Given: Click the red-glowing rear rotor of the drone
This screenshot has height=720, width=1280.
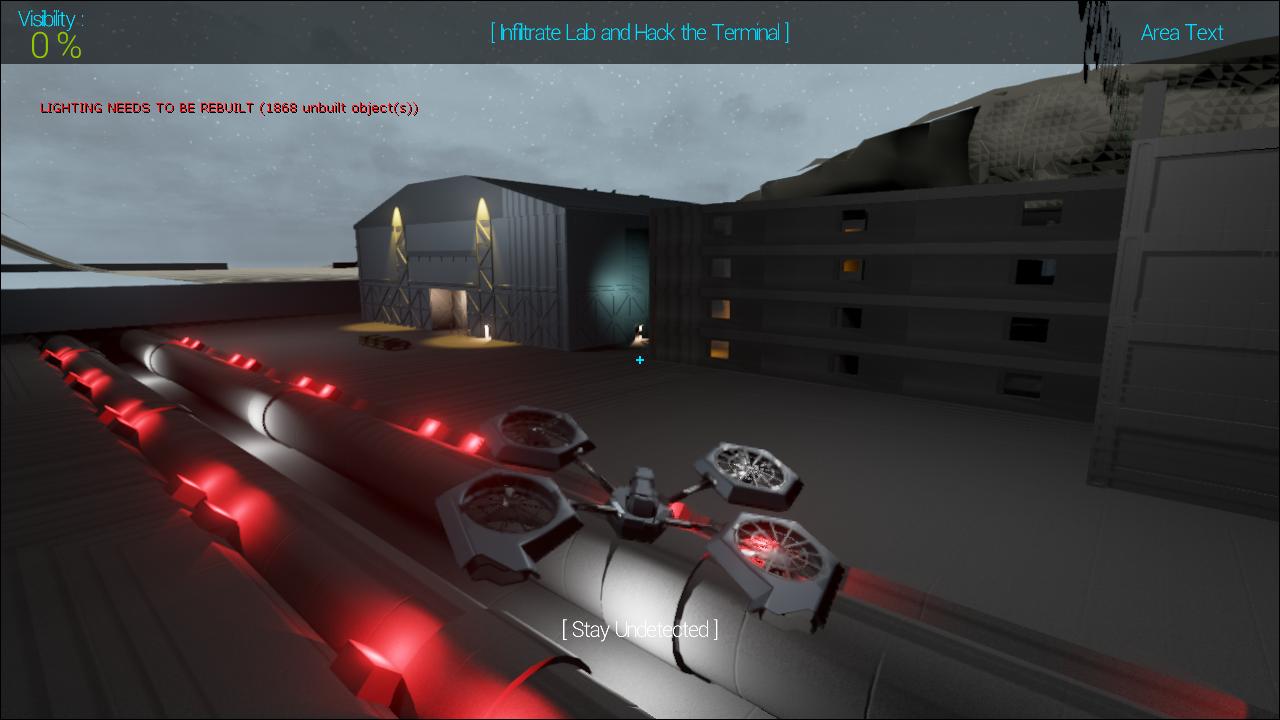Looking at the screenshot, I should [x=778, y=550].
